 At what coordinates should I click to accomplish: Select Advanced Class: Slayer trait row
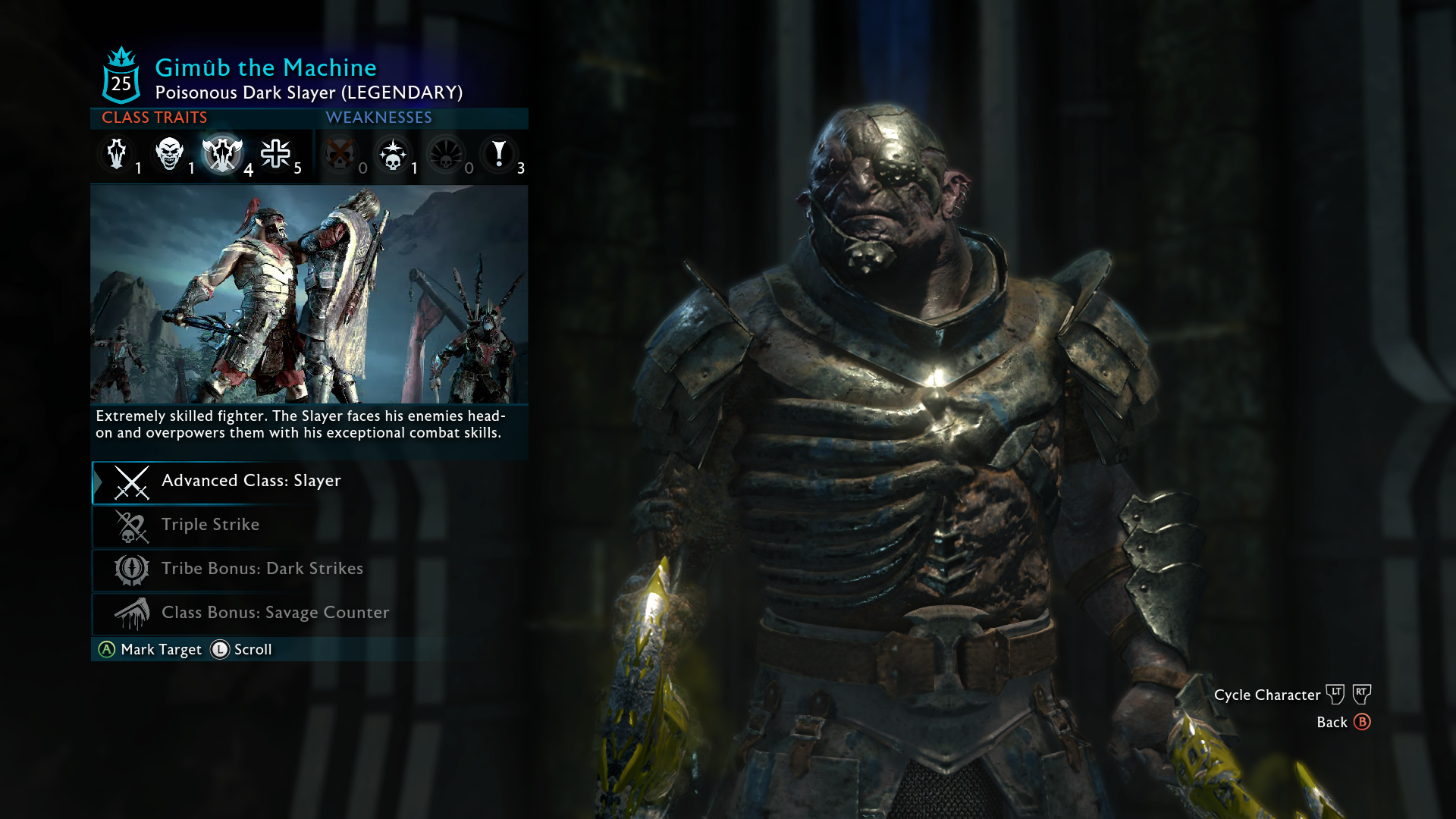point(251,482)
